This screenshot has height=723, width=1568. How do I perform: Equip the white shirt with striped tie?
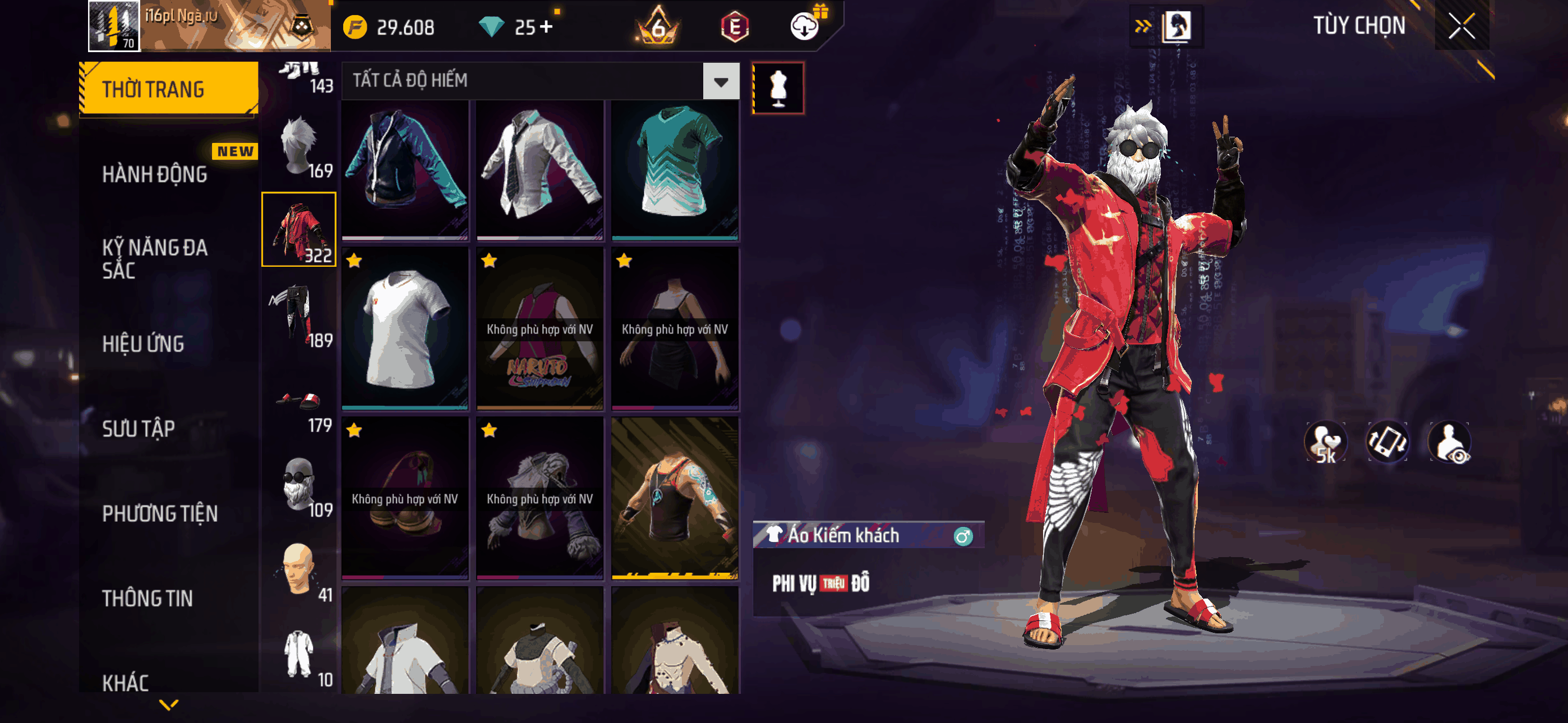(539, 169)
